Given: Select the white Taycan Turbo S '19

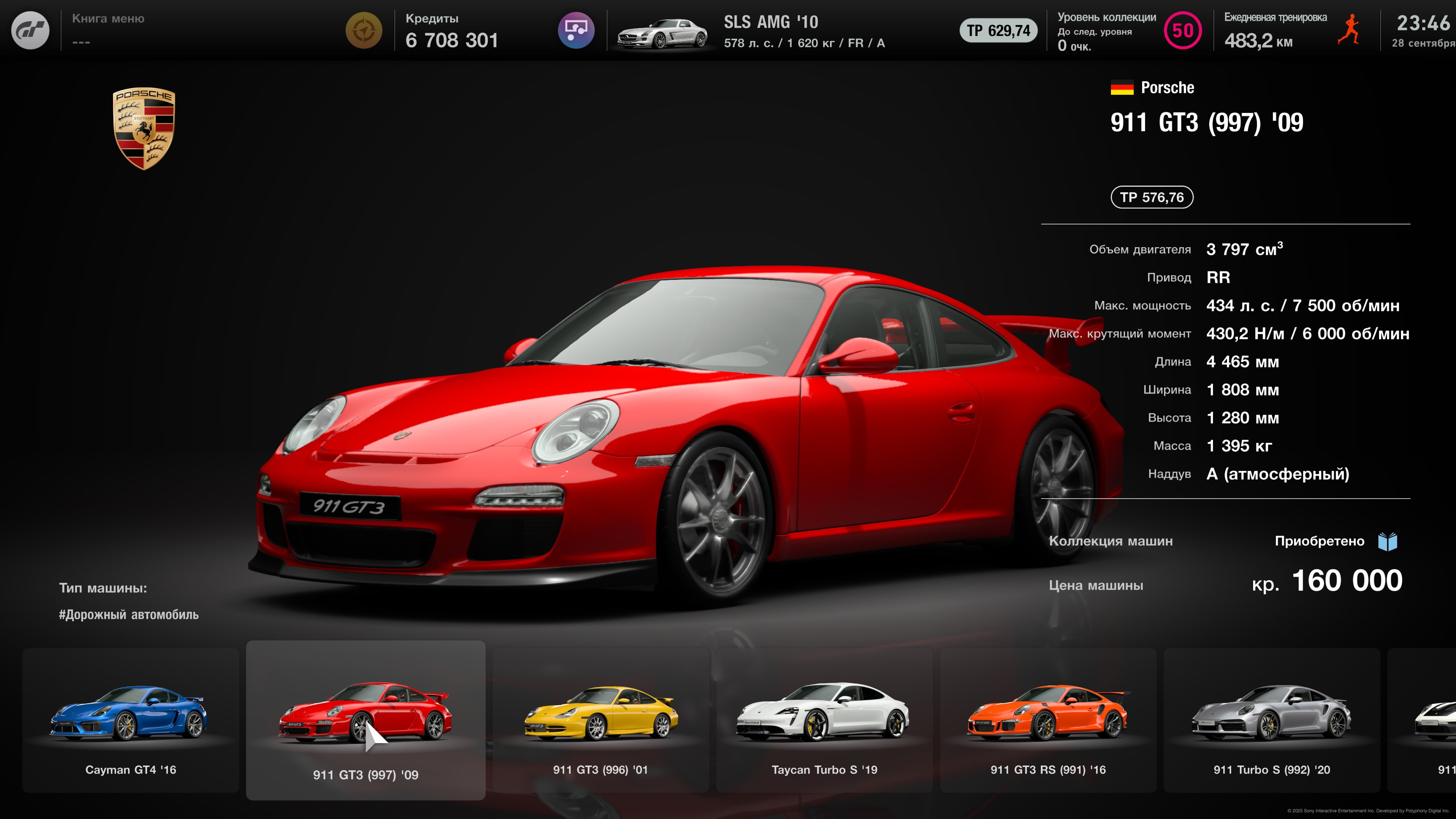Looking at the screenshot, I should [x=824, y=721].
